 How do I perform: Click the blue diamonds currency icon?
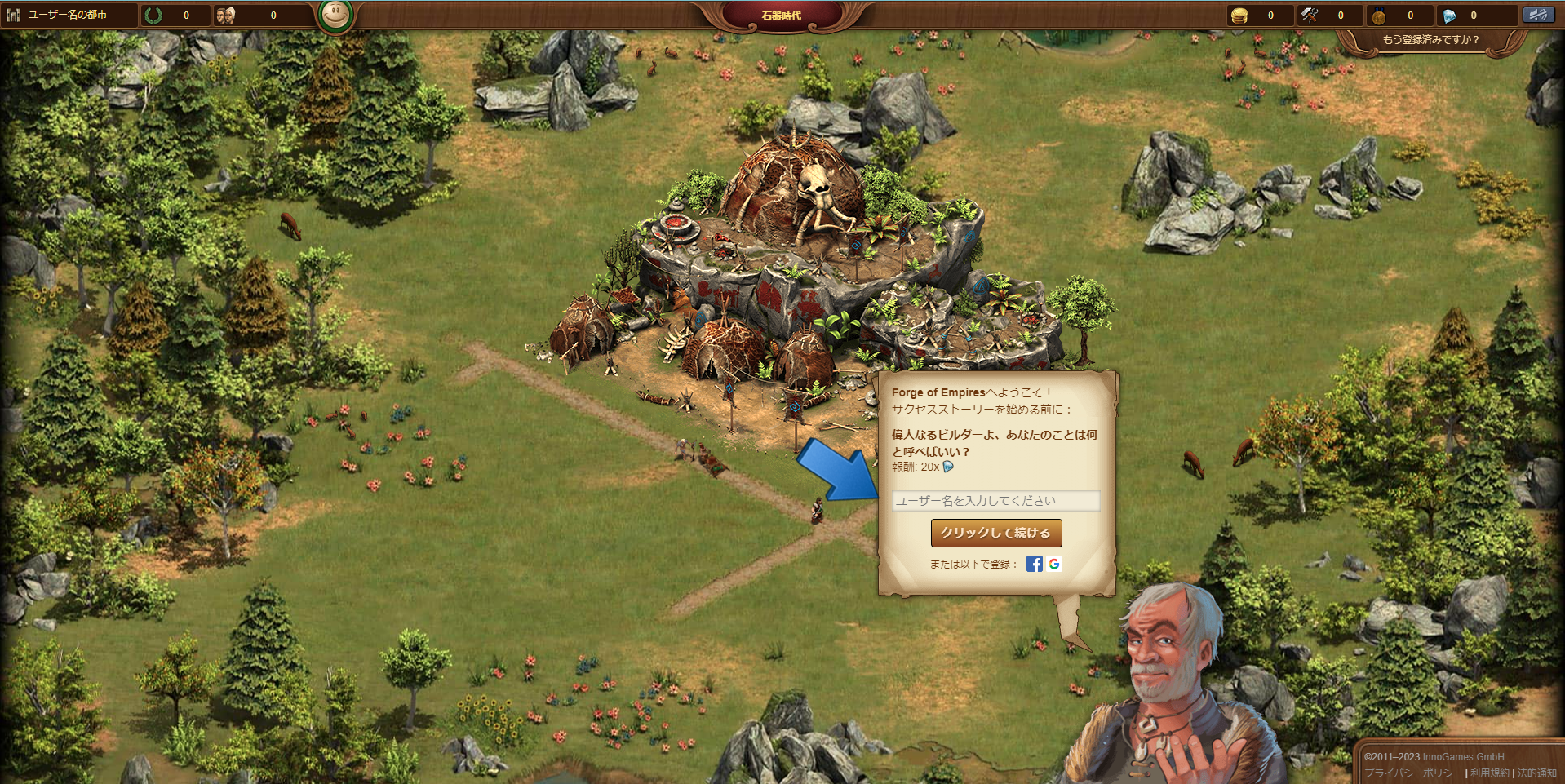pyautogui.click(x=1449, y=16)
